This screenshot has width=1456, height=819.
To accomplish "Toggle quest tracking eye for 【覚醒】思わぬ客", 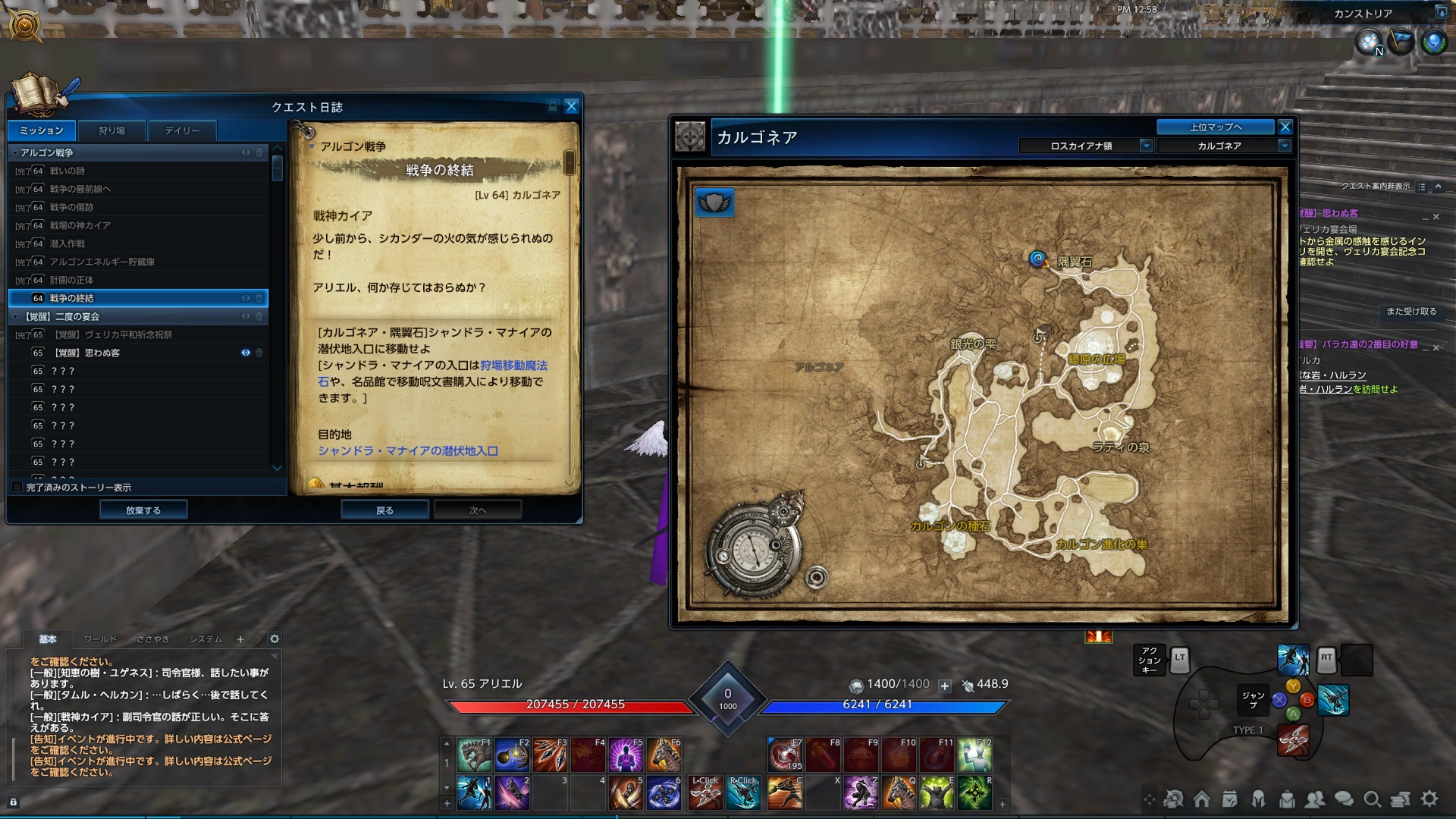I will click(x=246, y=352).
